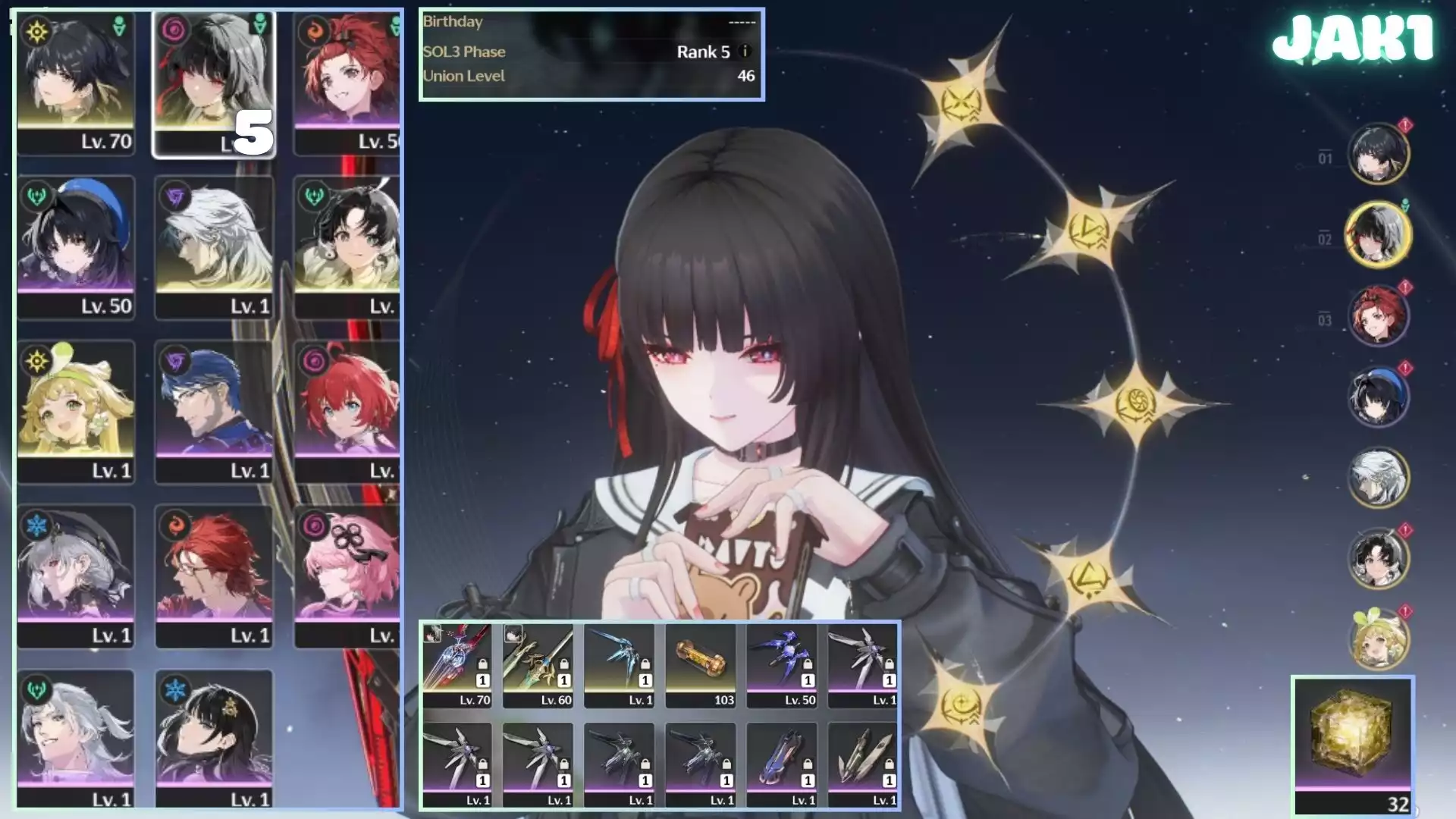1456x819 pixels.
Task: Select the Lv. 70 black-haired character tile
Action: (x=76, y=83)
